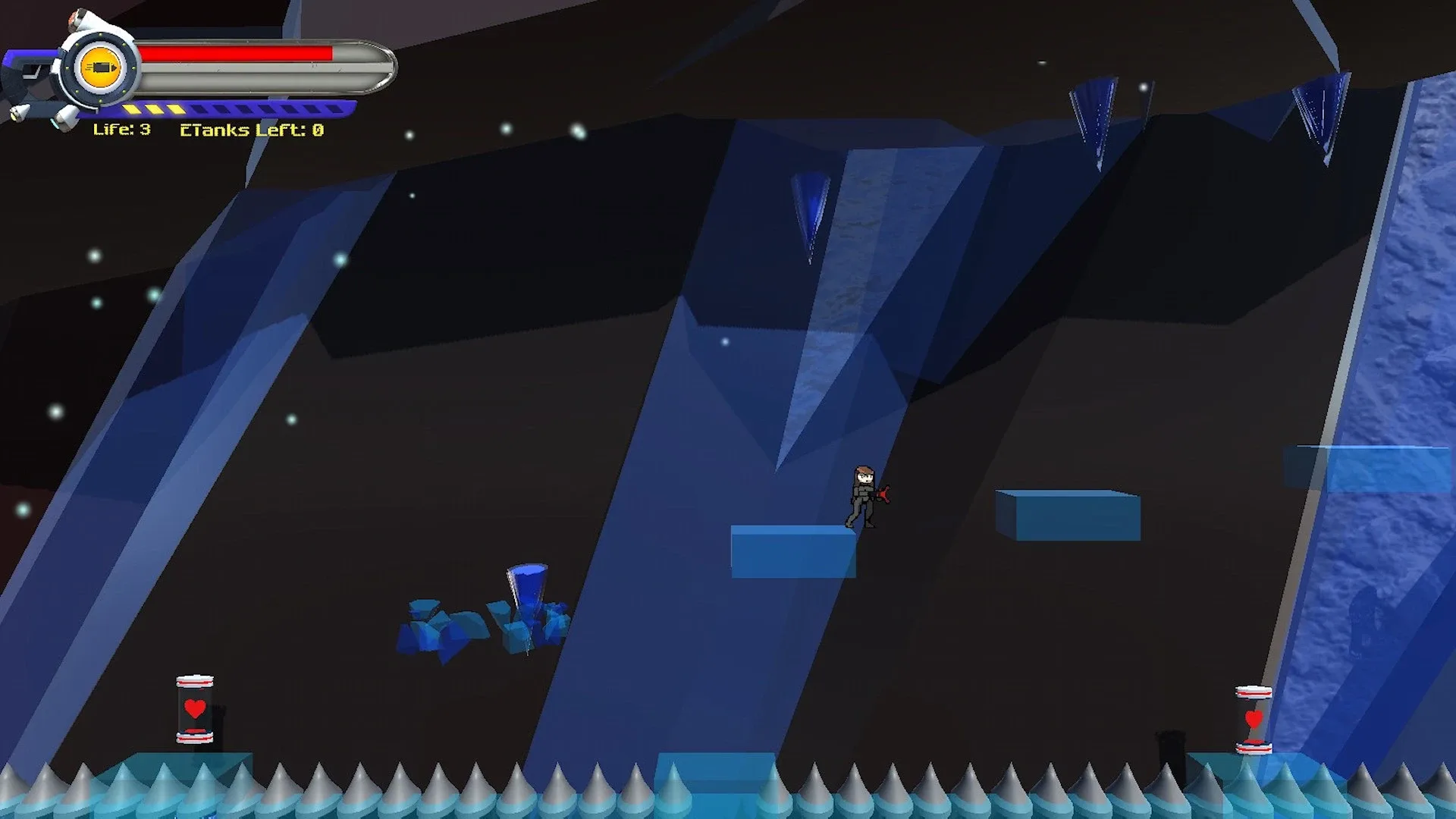Viewport: 1456px width, 819px height.
Task: Click the small arrow on the weapon emblem
Action: coord(115,67)
